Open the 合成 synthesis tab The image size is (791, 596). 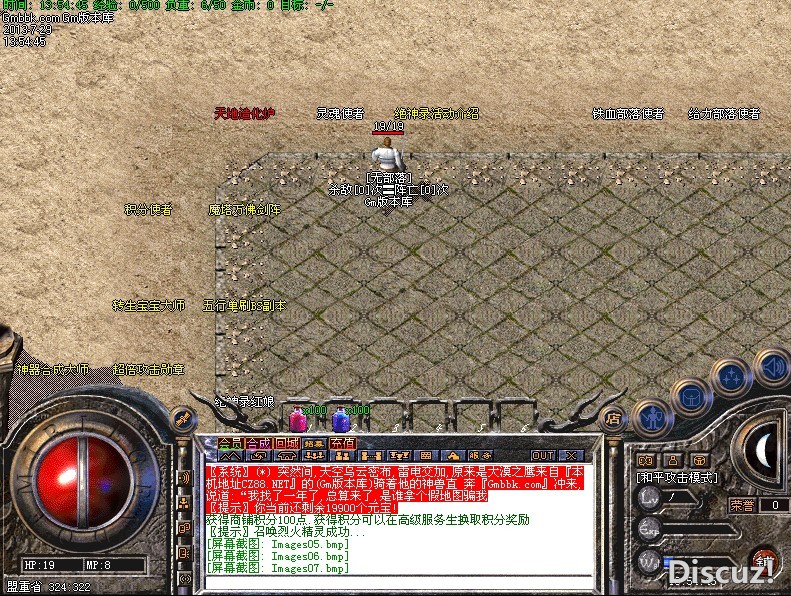point(258,443)
